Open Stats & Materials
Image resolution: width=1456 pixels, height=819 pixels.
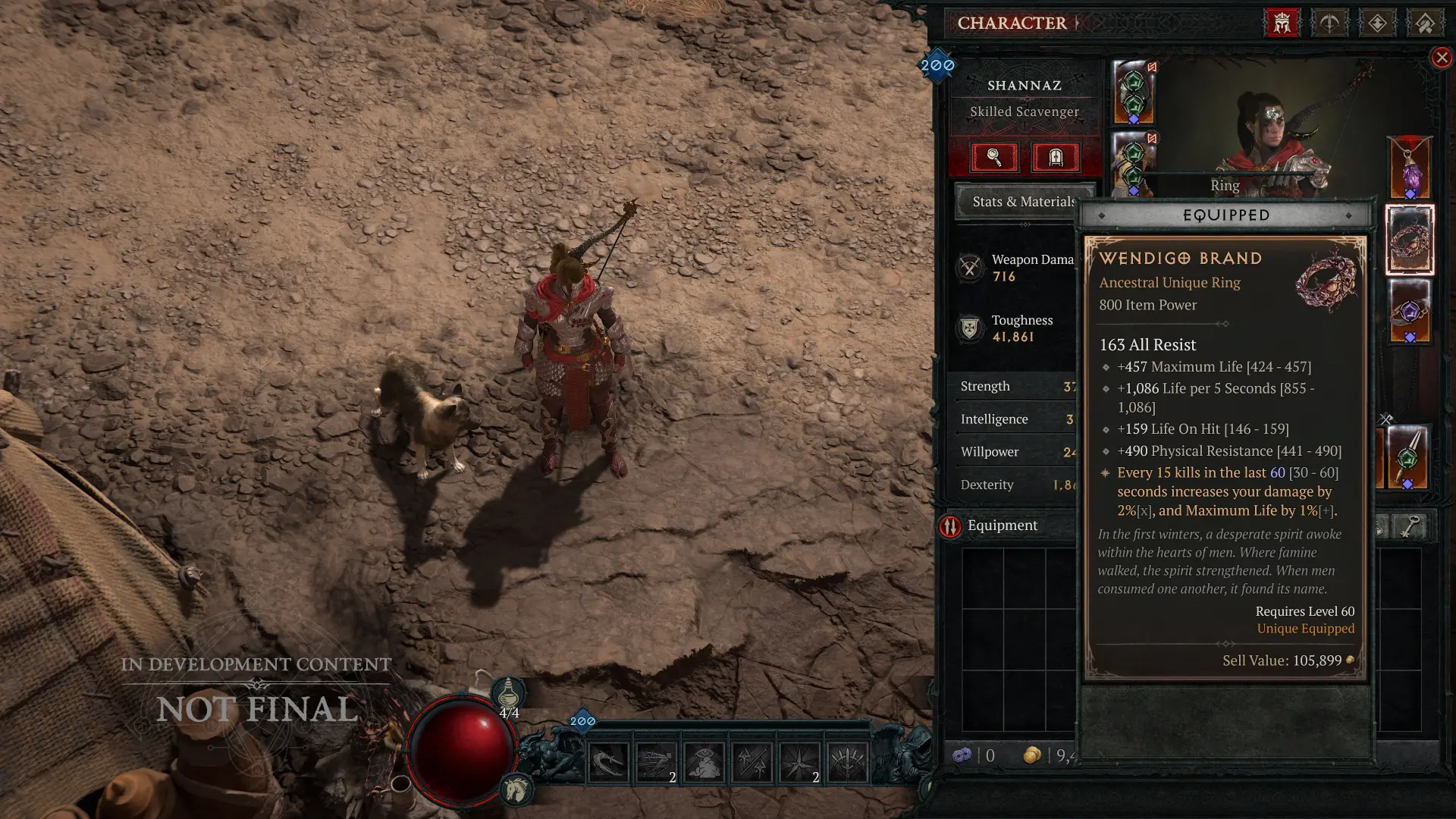coord(1023,202)
